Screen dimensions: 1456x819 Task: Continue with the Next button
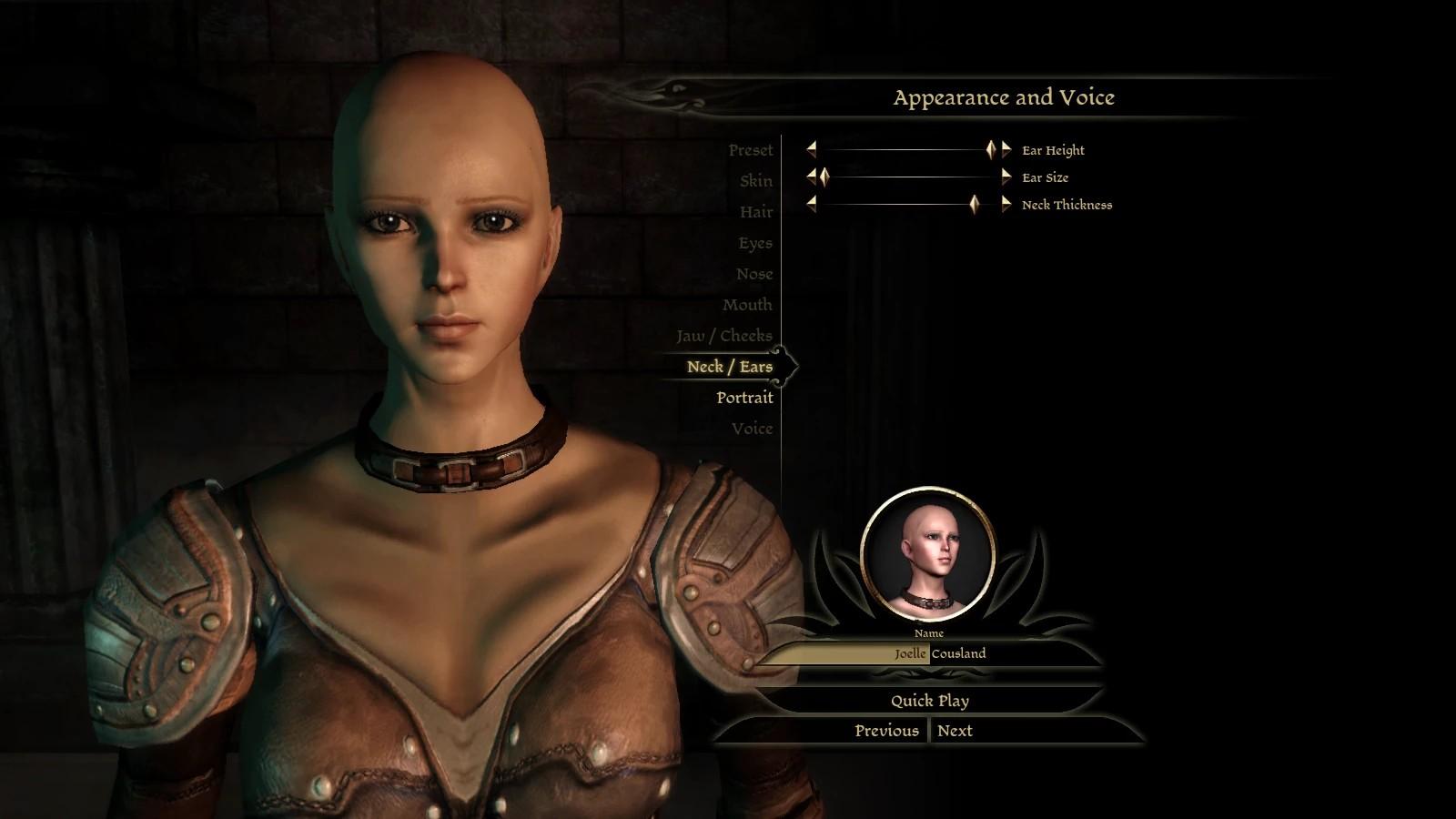tap(955, 731)
